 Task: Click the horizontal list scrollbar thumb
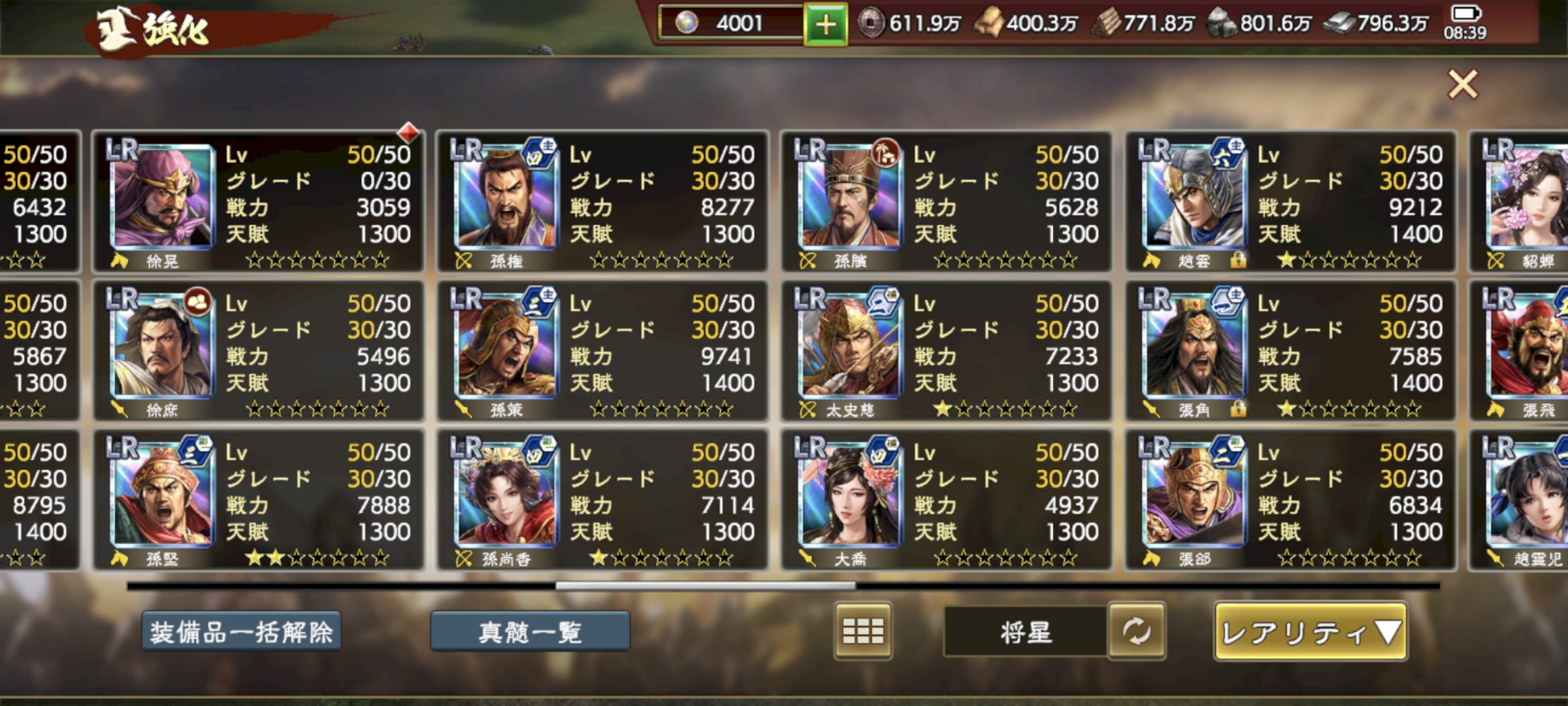tap(706, 586)
